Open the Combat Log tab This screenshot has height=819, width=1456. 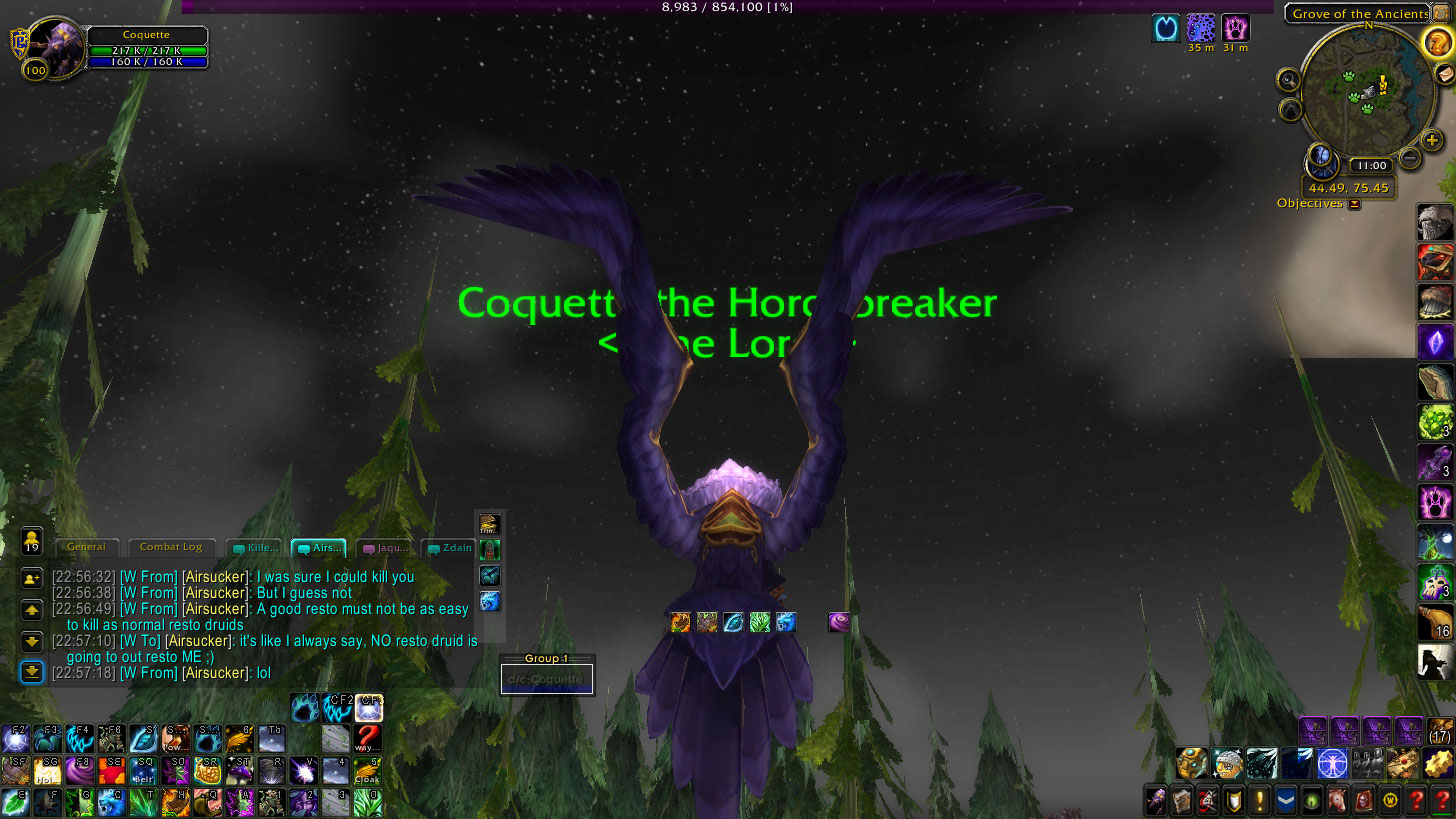coord(170,547)
